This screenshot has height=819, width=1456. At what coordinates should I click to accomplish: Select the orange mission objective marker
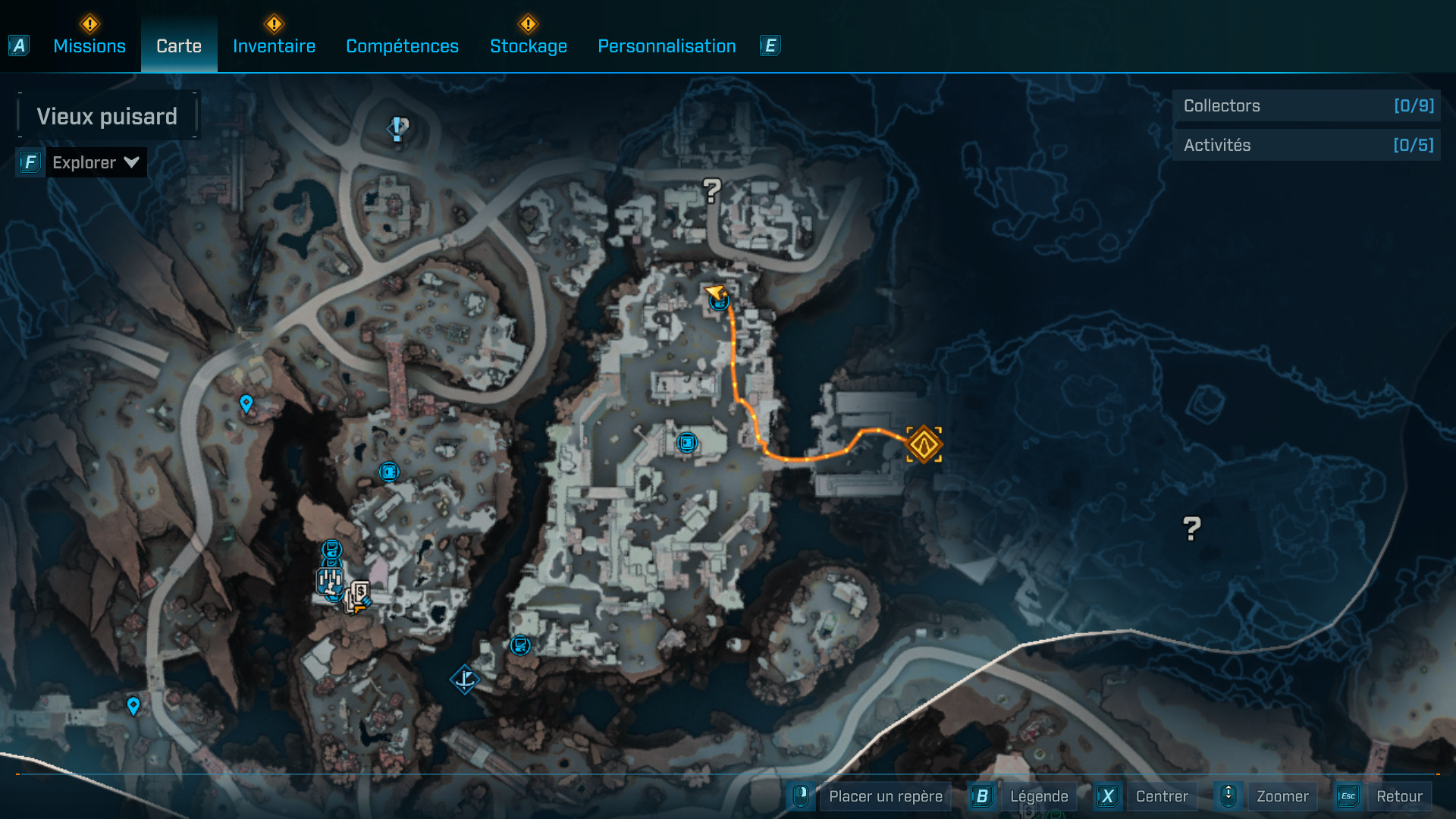924,445
